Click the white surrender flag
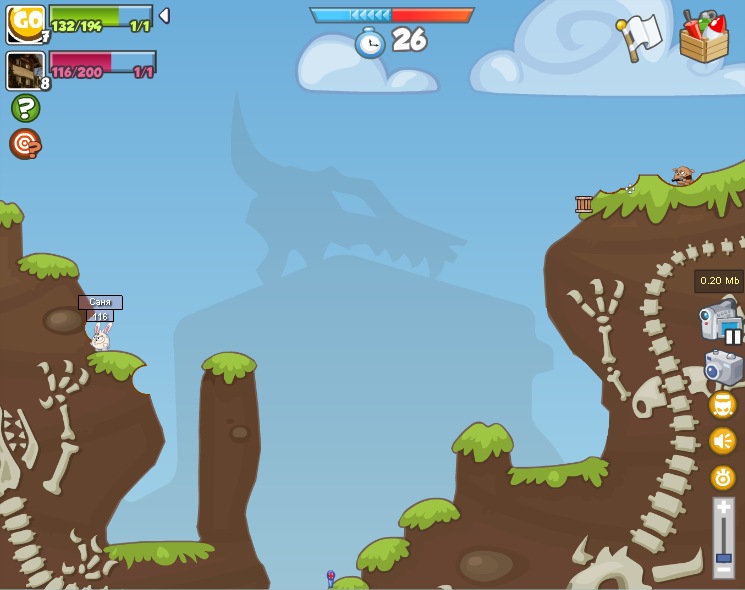 click(639, 37)
